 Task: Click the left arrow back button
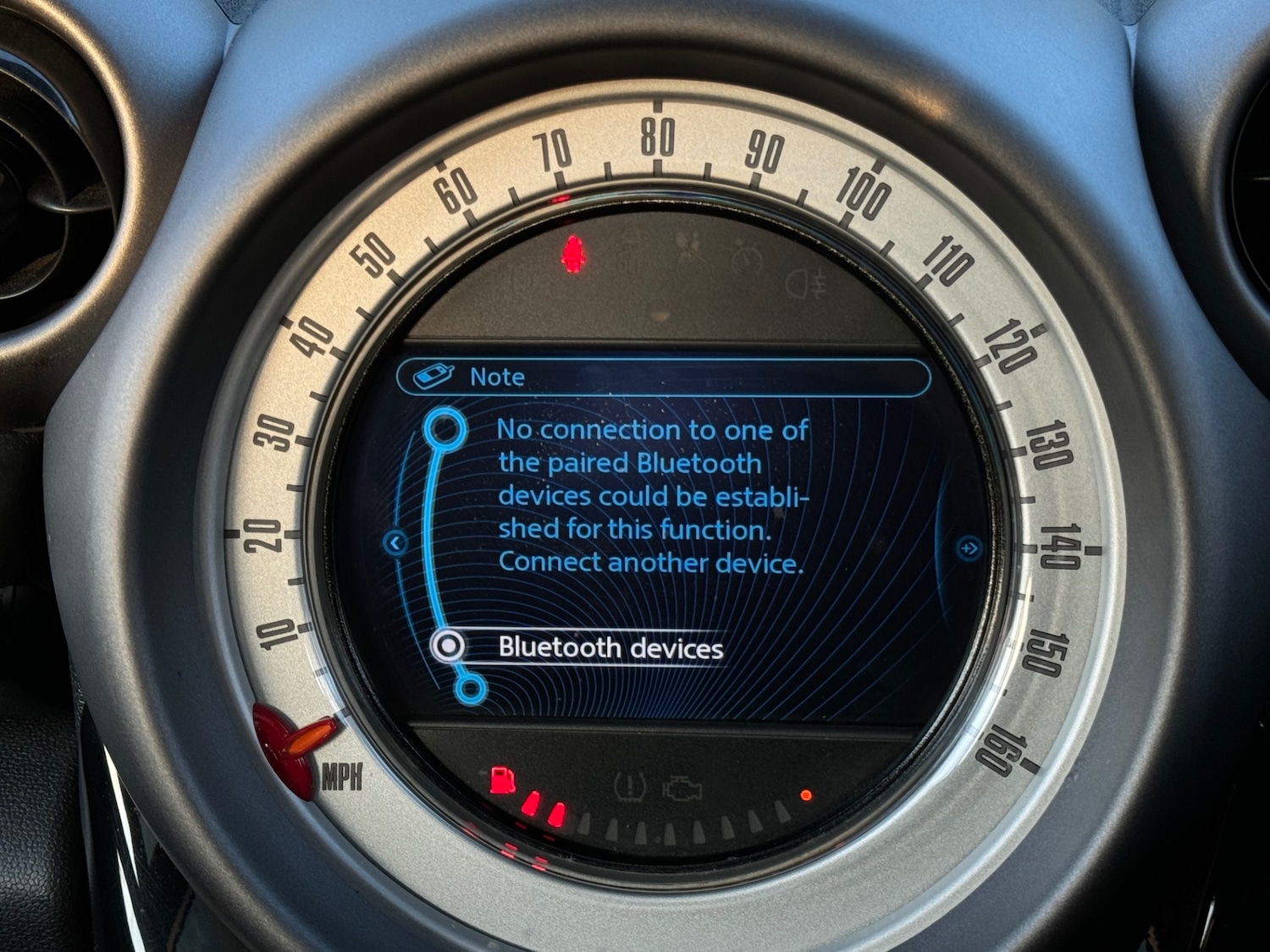click(395, 542)
